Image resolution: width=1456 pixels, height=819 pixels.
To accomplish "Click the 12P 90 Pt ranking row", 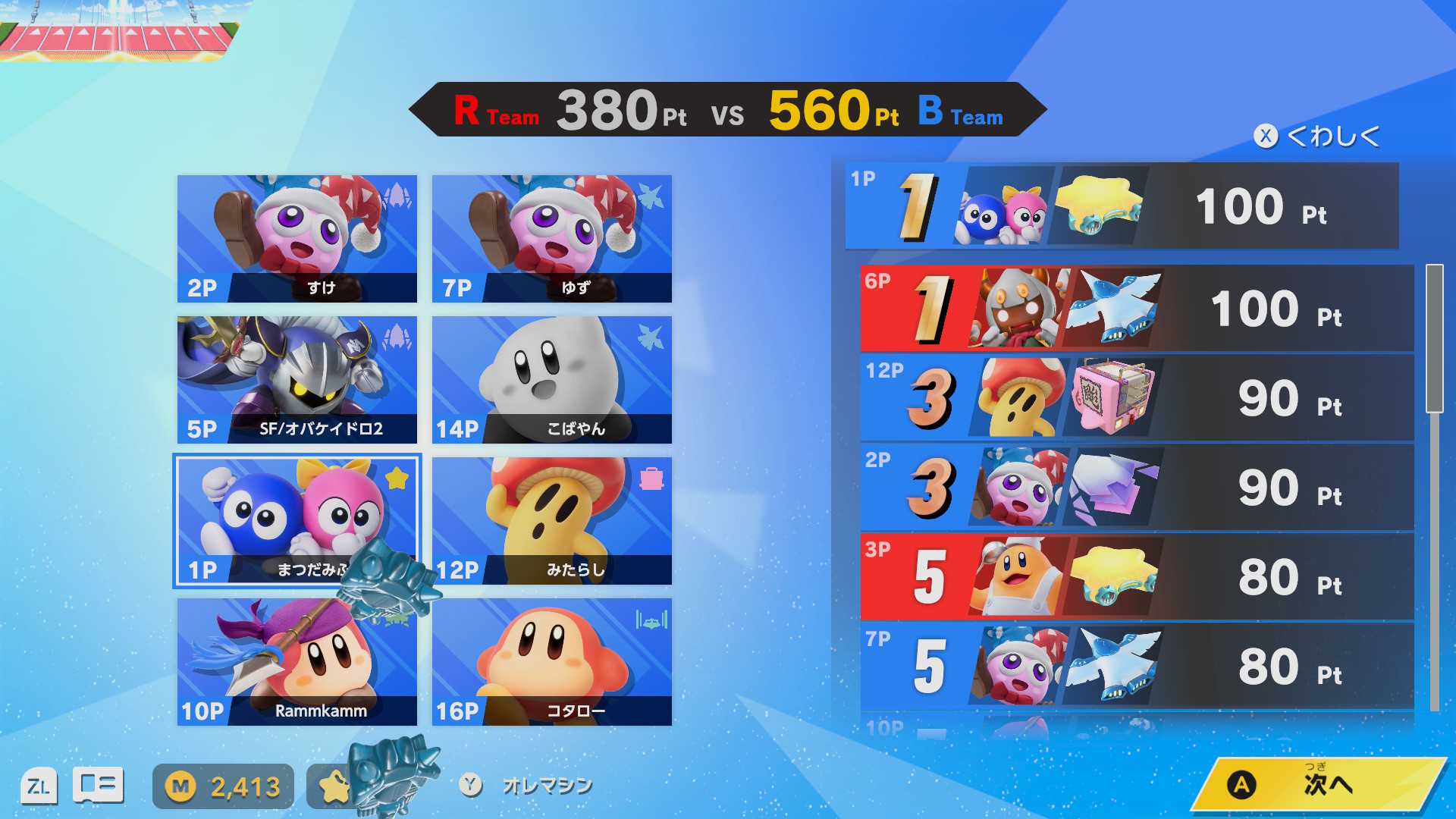I will (x=1137, y=398).
